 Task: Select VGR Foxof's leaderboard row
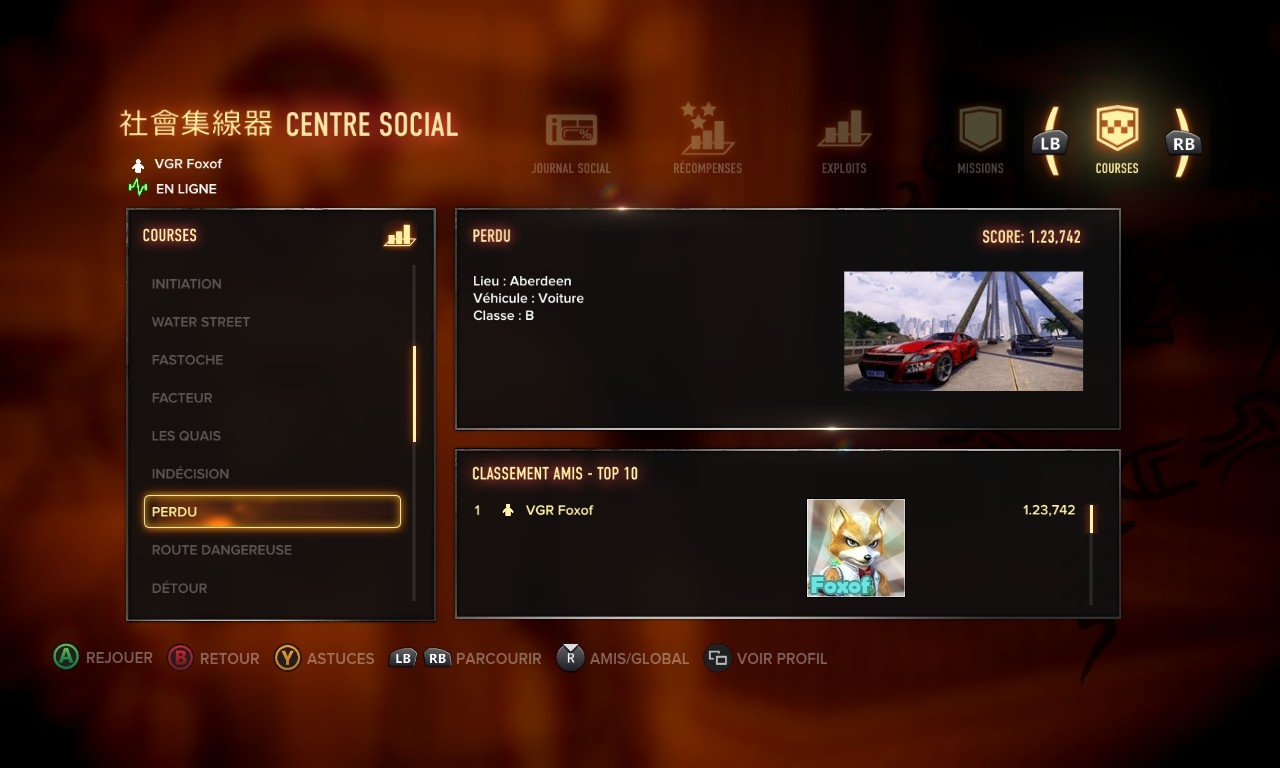click(560, 510)
